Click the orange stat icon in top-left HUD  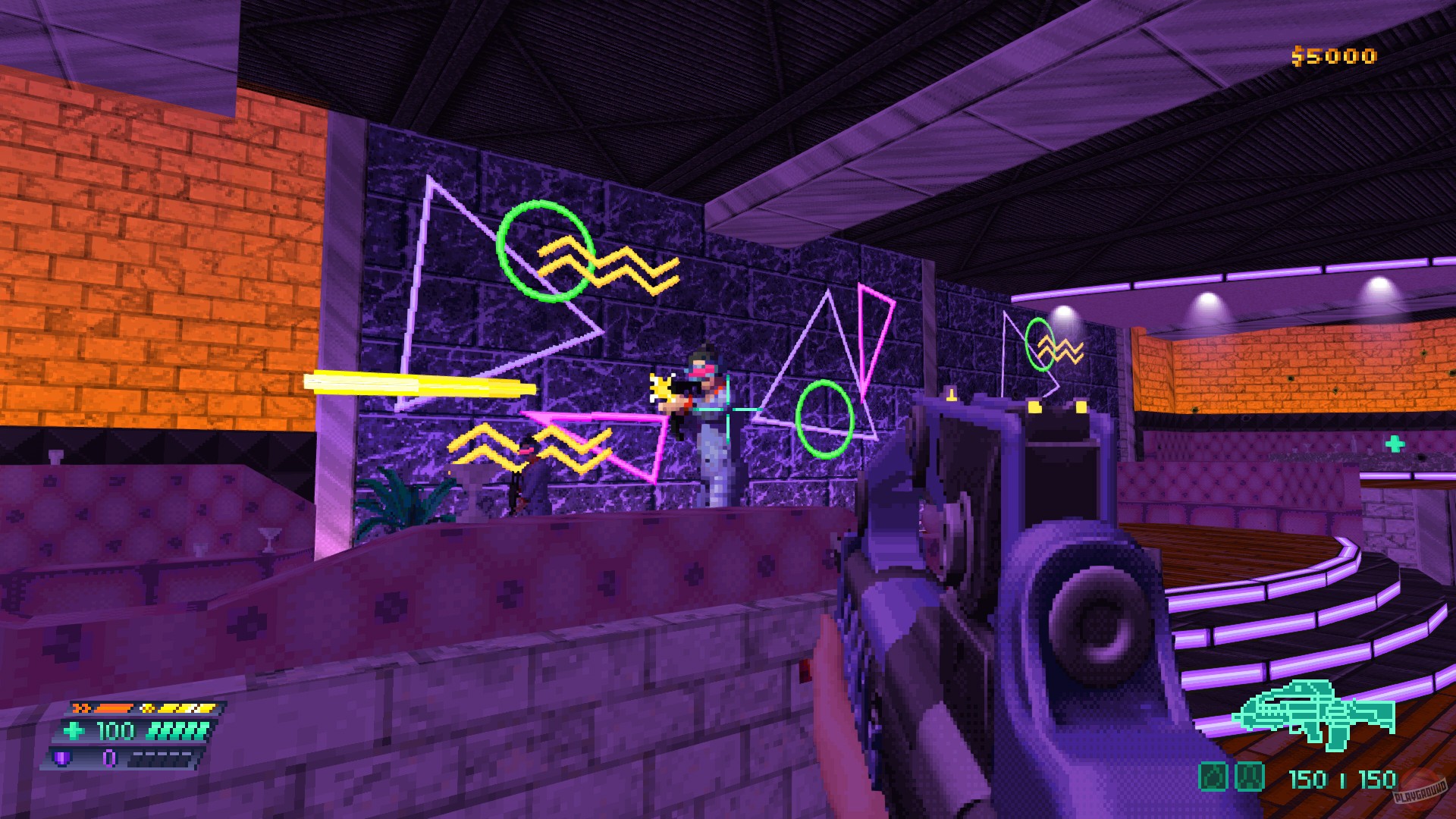(x=80, y=707)
